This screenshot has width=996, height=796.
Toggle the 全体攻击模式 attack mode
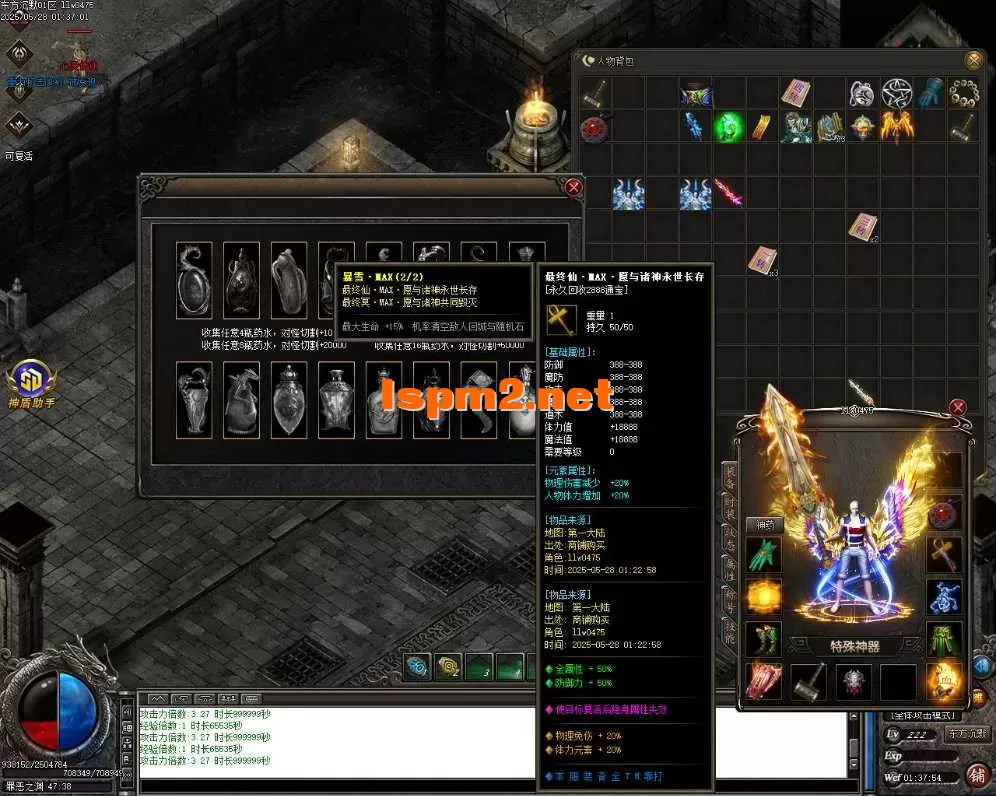tap(920, 716)
